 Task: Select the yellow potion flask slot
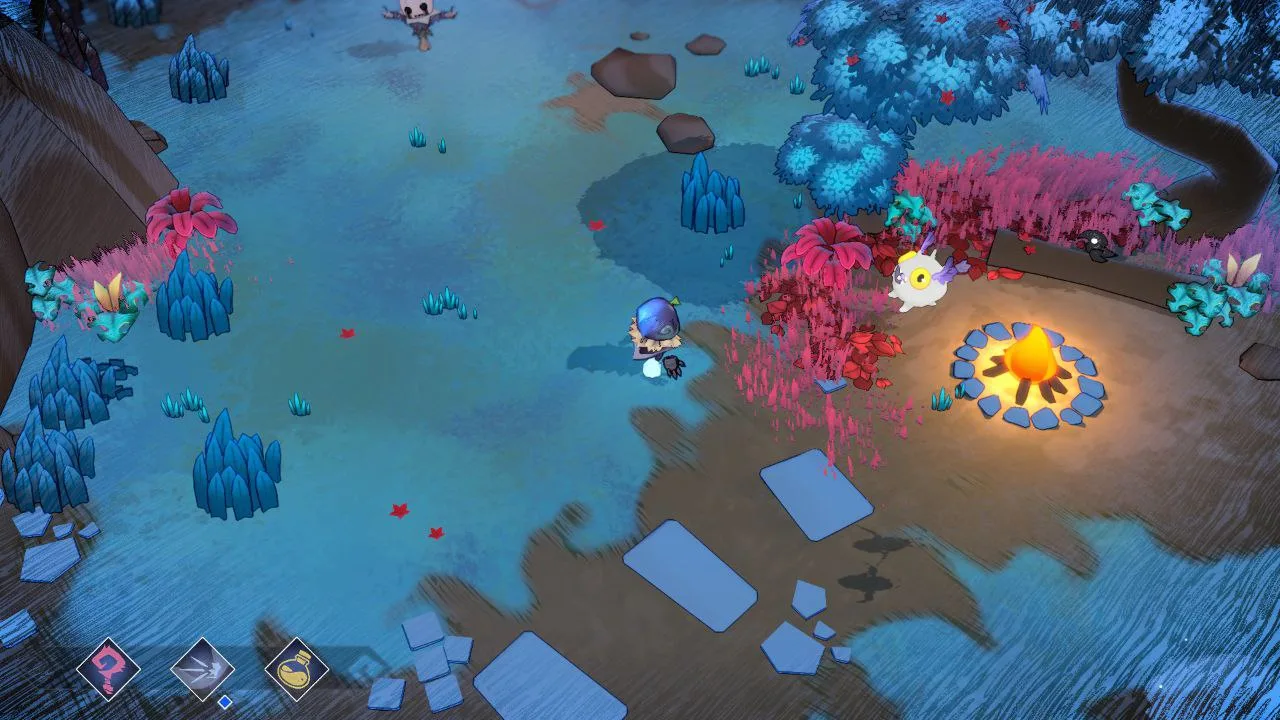(297, 669)
